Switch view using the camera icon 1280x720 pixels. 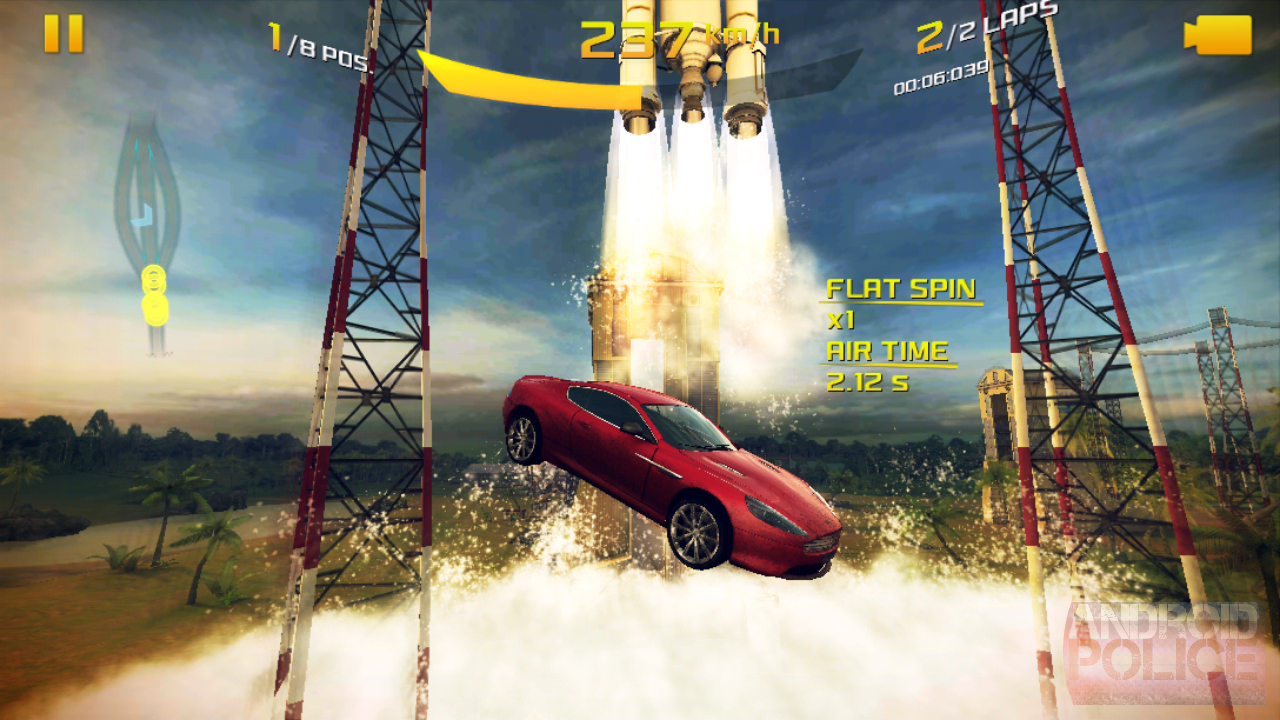(x=1218, y=35)
